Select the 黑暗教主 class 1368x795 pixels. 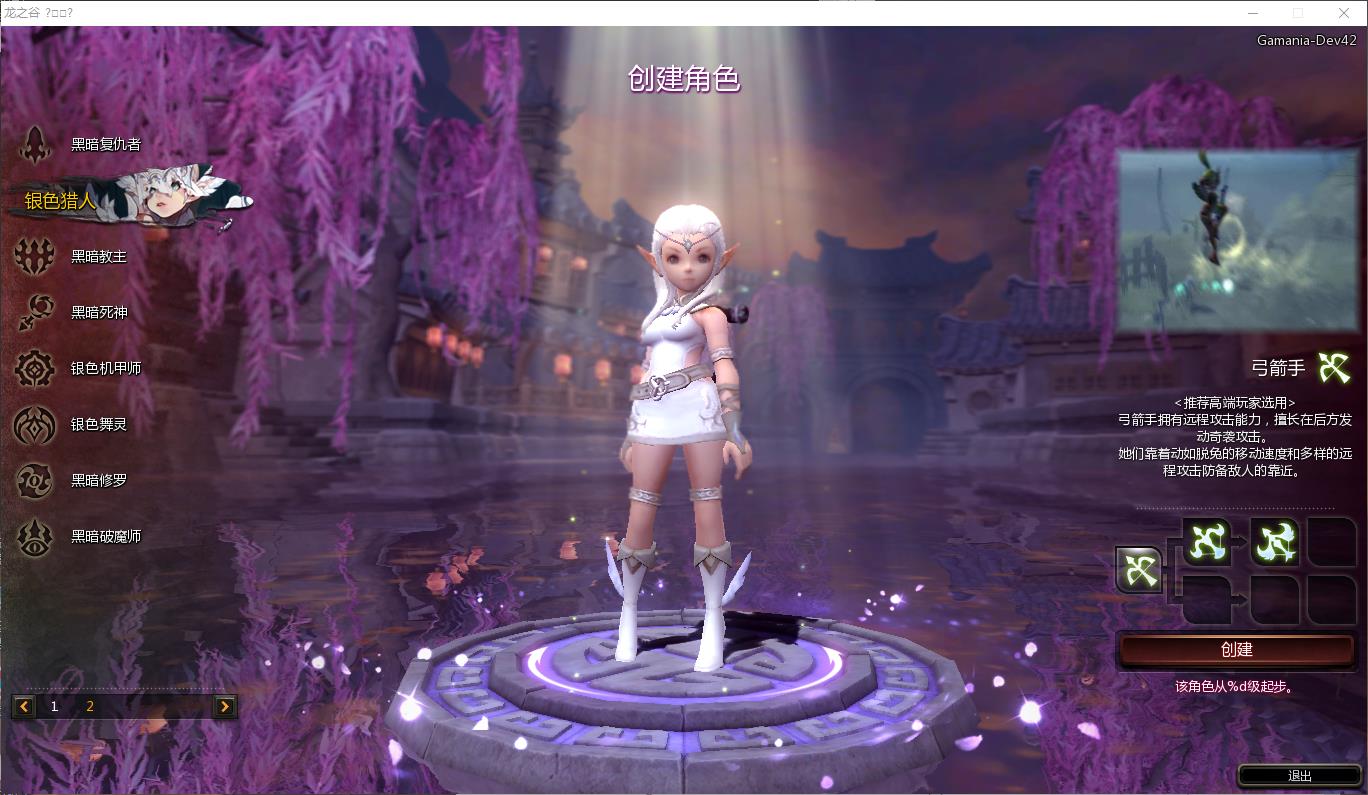pos(98,256)
